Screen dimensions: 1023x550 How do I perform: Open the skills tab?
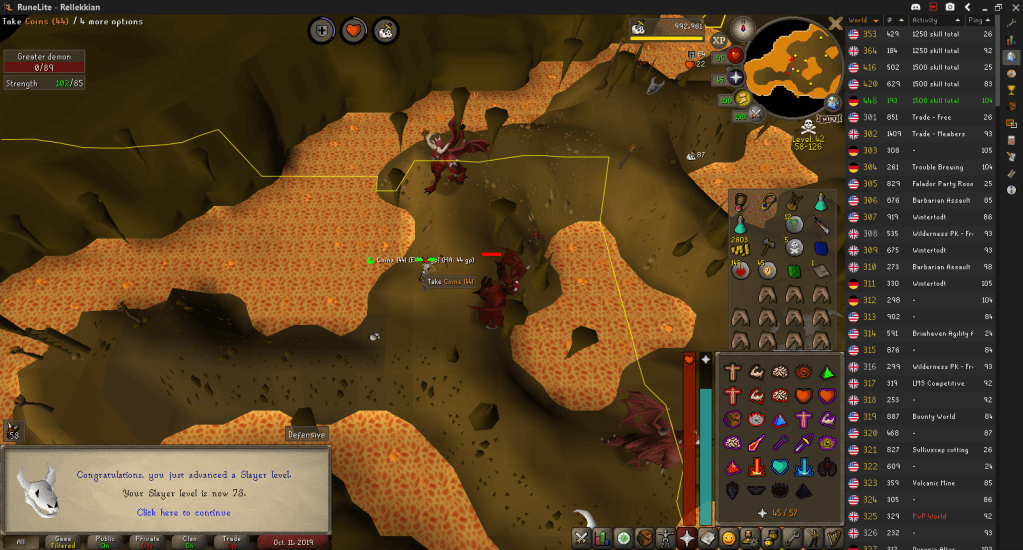tap(602, 538)
